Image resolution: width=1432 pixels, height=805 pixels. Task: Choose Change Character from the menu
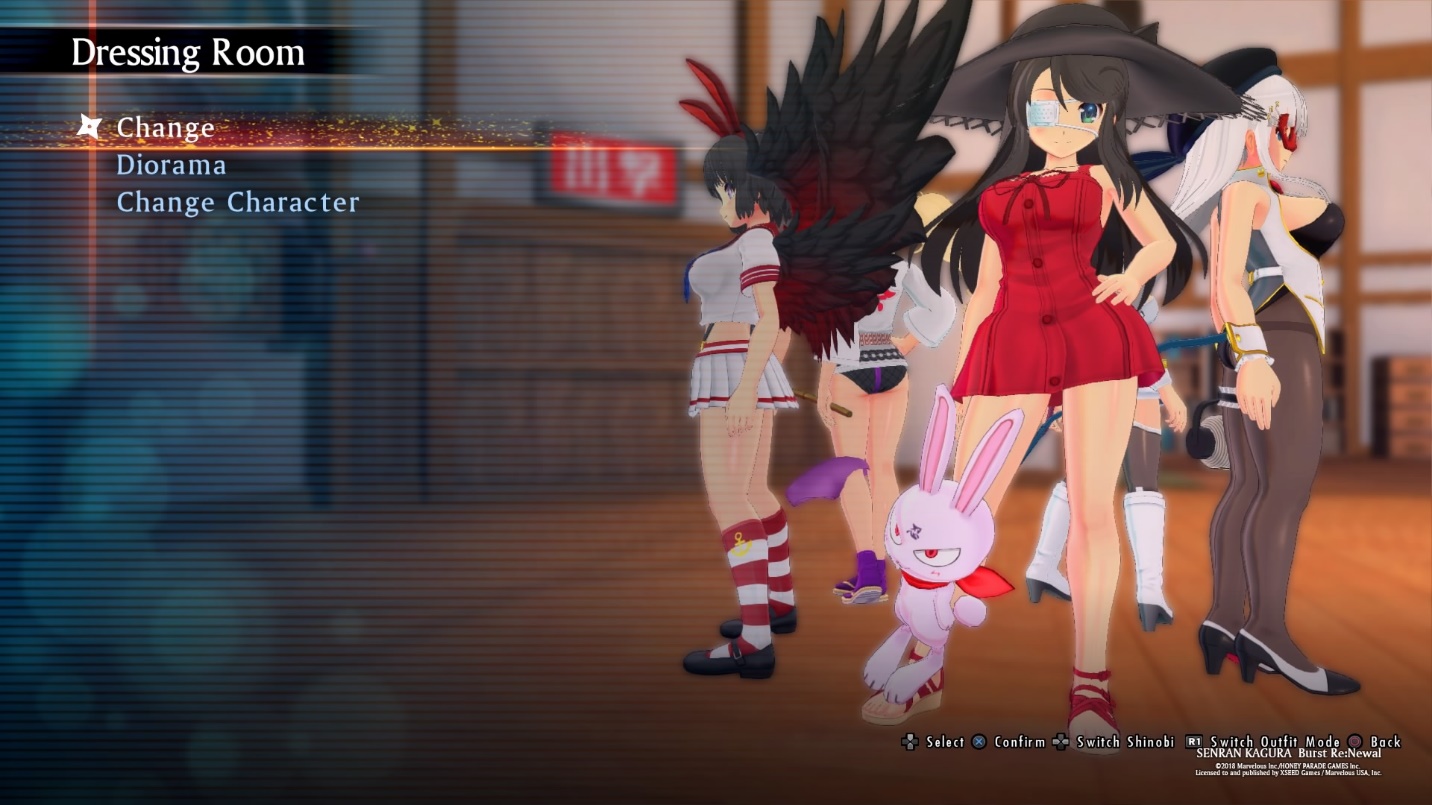238,202
